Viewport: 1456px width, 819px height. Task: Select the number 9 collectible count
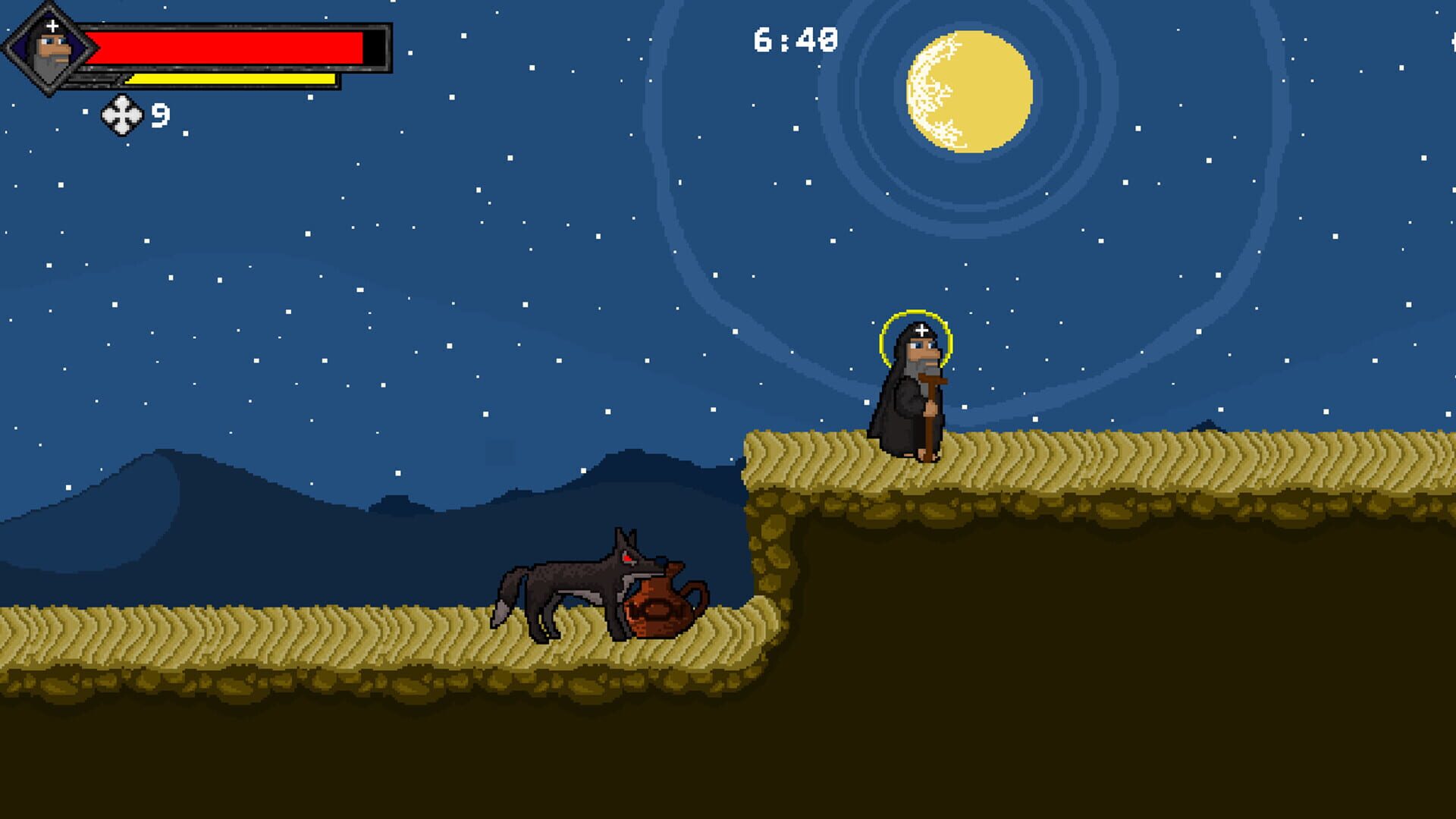tap(159, 114)
